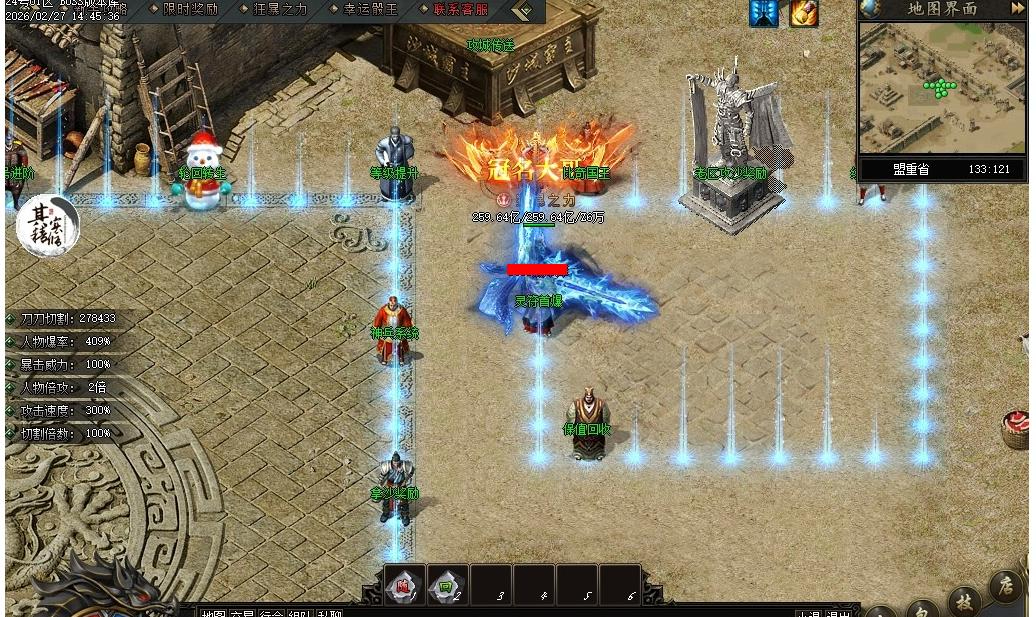Open the 限时奖励 limited-time reward menu

coord(189,9)
